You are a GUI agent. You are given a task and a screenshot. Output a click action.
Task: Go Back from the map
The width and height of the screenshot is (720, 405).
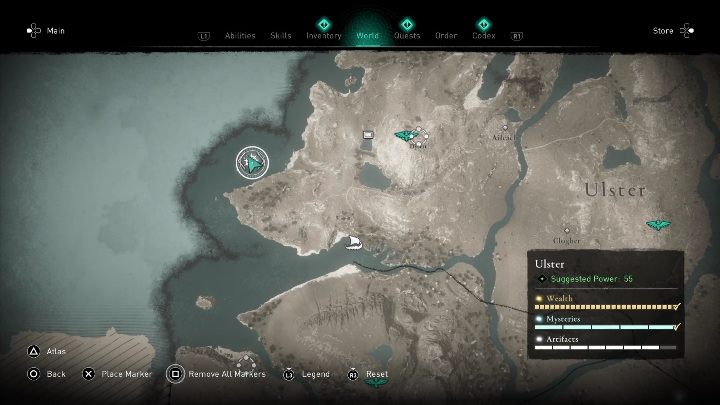pyautogui.click(x=46, y=374)
